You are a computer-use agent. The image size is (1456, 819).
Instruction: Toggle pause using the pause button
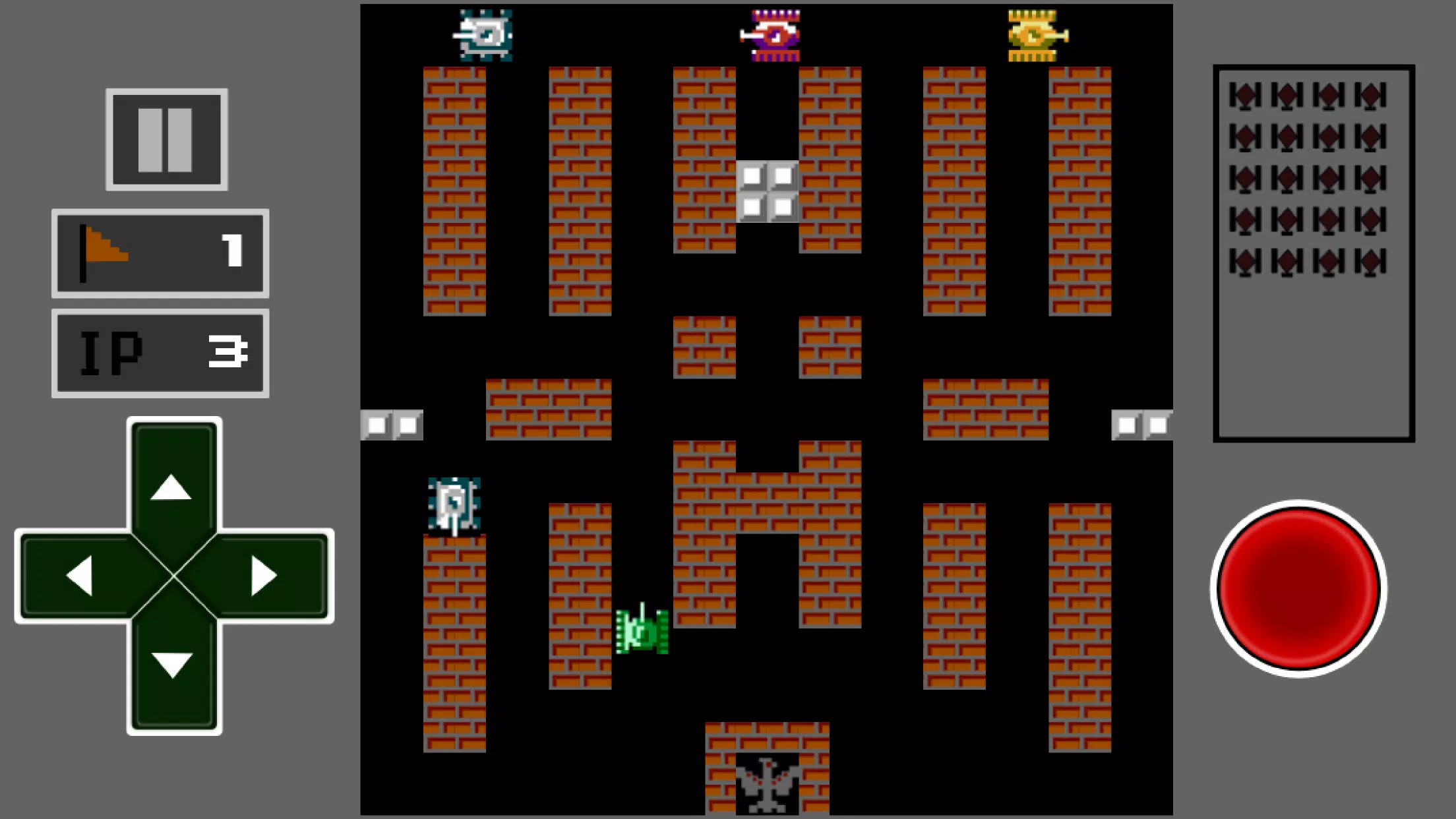[166, 140]
